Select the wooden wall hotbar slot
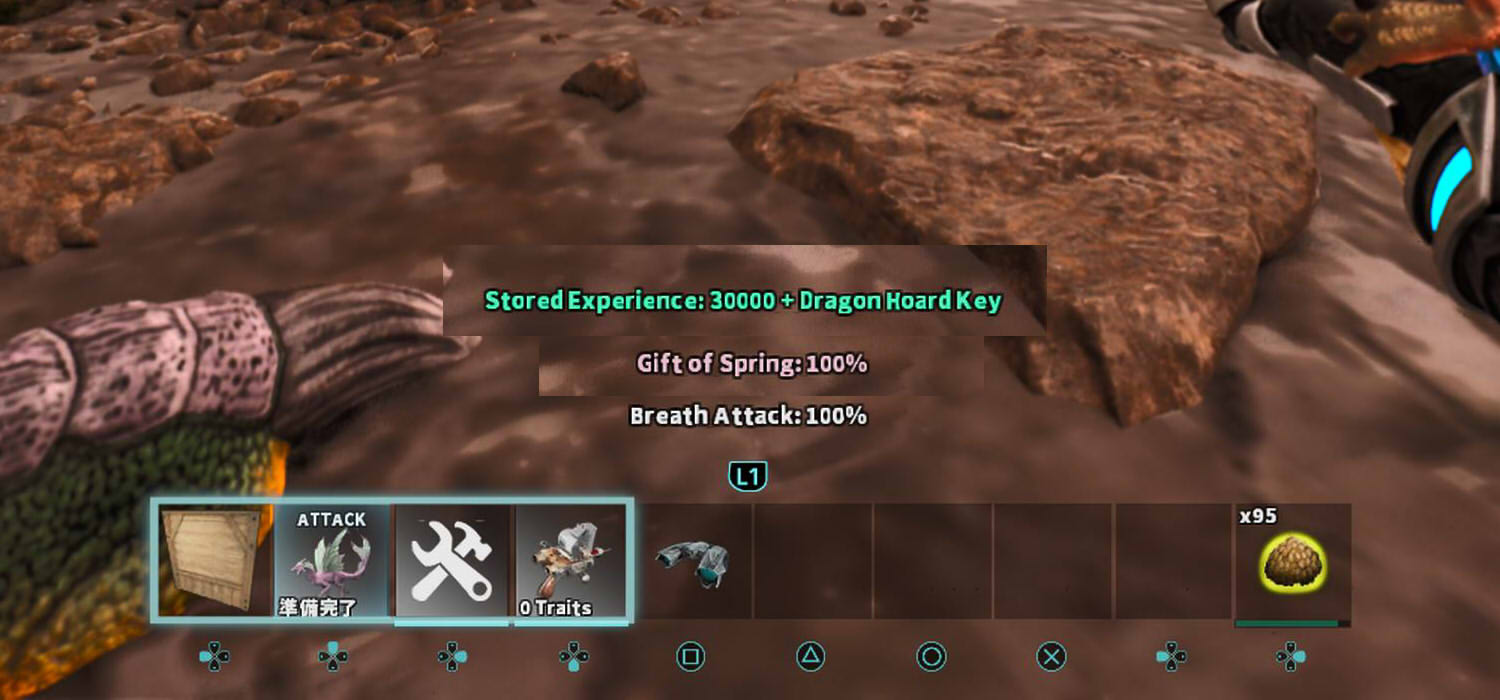1500x700 pixels. (212, 560)
